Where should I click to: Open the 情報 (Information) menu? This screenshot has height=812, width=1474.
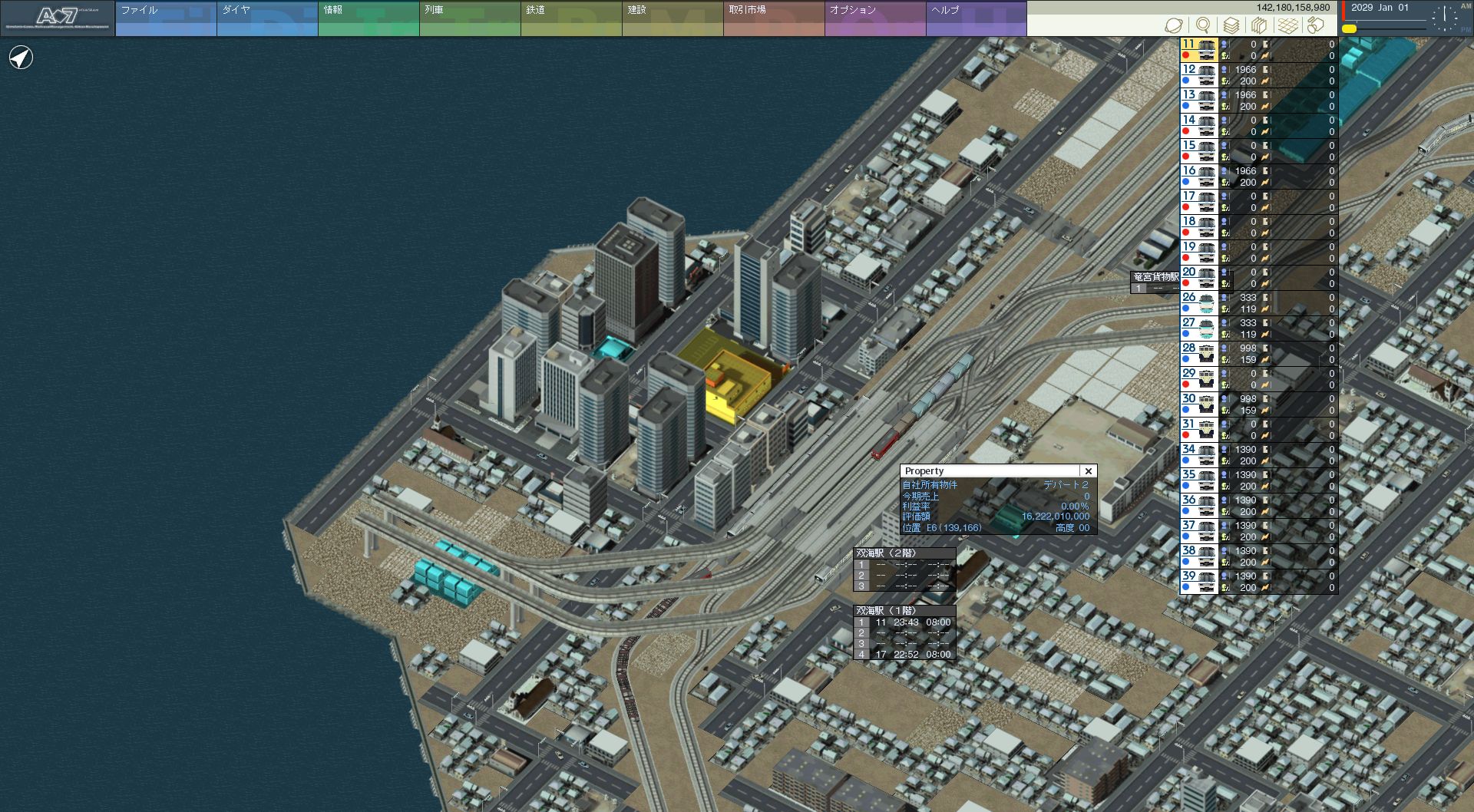(368, 18)
